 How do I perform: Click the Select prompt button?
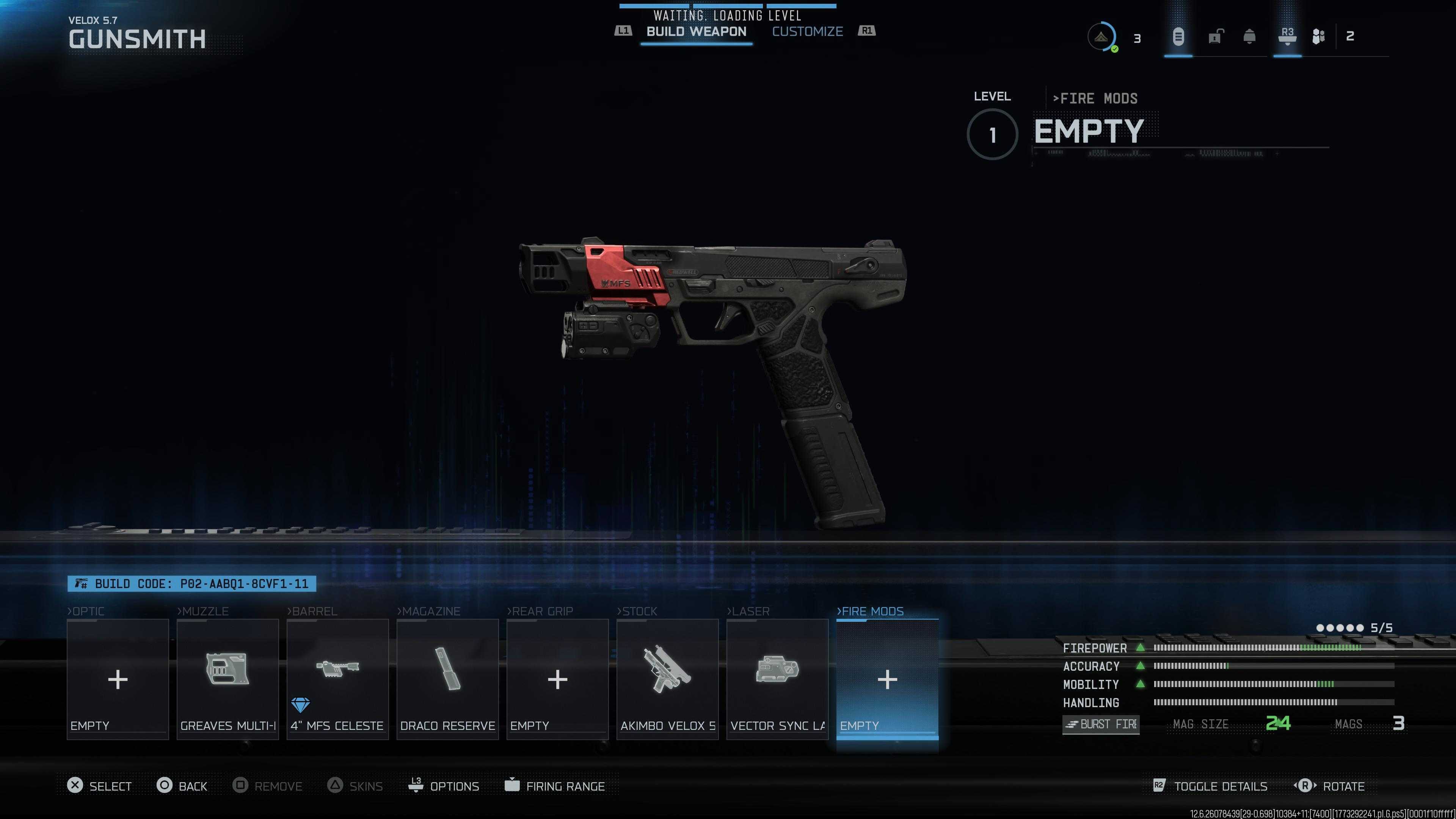pos(99,786)
